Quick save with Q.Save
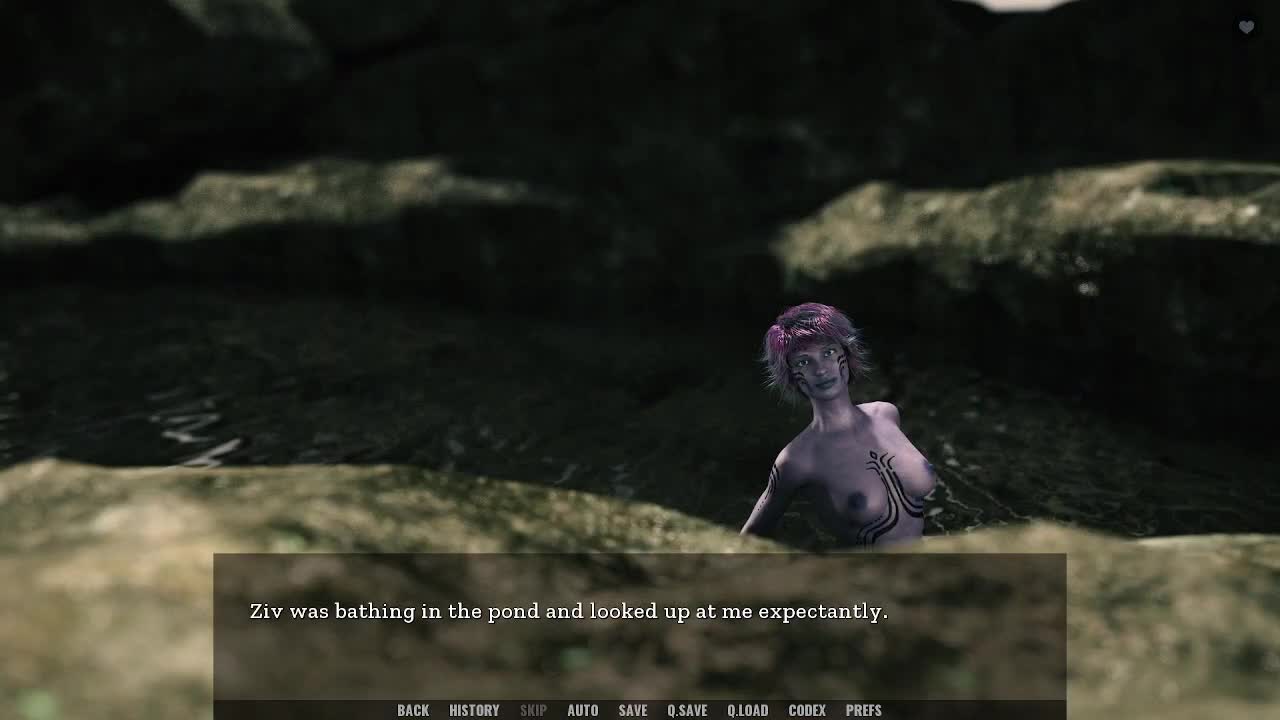The height and width of the screenshot is (720, 1280). pyautogui.click(x=687, y=710)
